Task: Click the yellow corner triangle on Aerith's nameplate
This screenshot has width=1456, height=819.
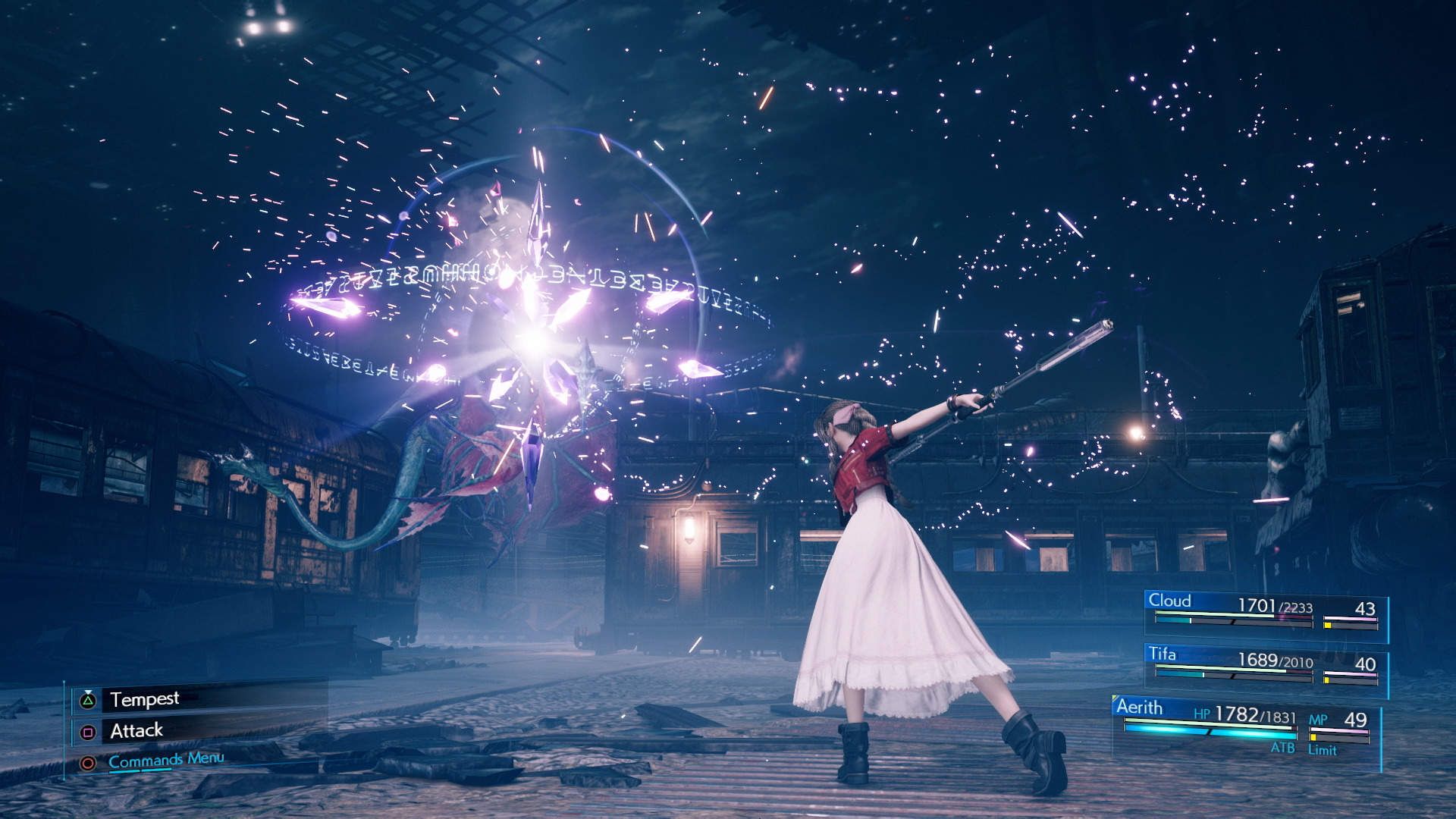Action: click(x=1115, y=697)
